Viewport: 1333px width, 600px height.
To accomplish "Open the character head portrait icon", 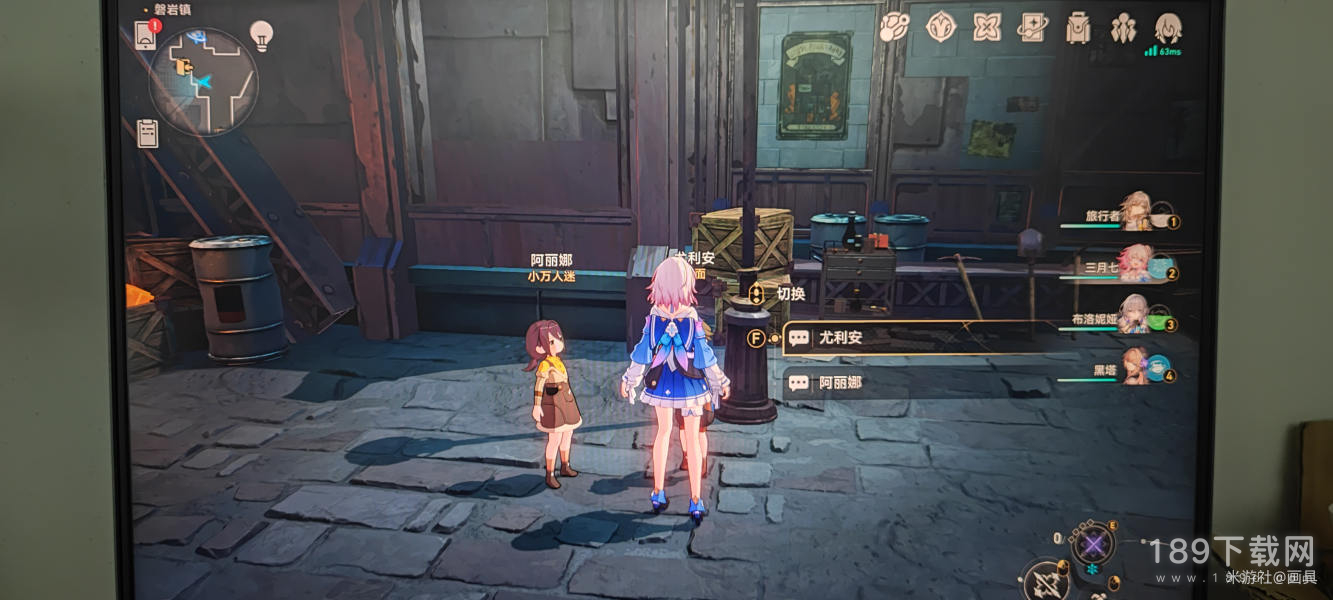I will tap(1168, 27).
